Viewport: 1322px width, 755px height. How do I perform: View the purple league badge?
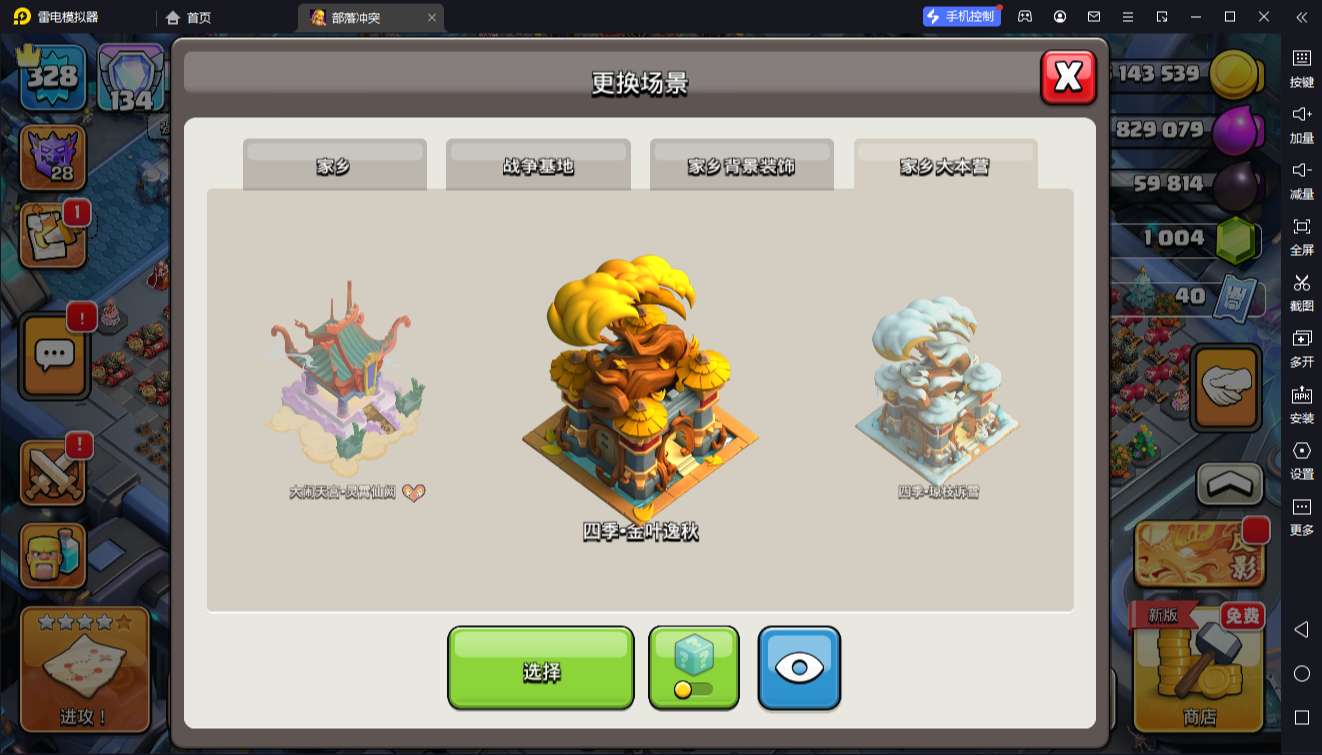[52, 157]
